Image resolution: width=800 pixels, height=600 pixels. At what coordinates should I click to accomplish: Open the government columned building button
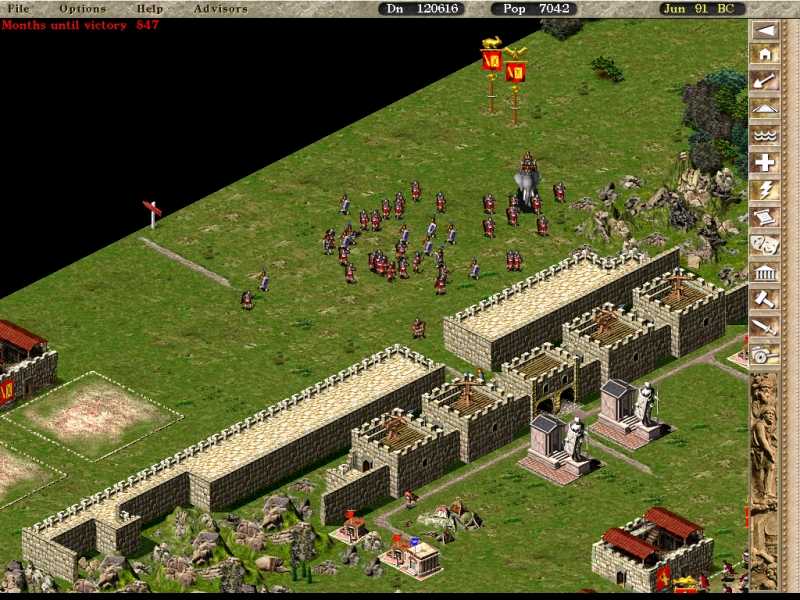click(x=764, y=271)
